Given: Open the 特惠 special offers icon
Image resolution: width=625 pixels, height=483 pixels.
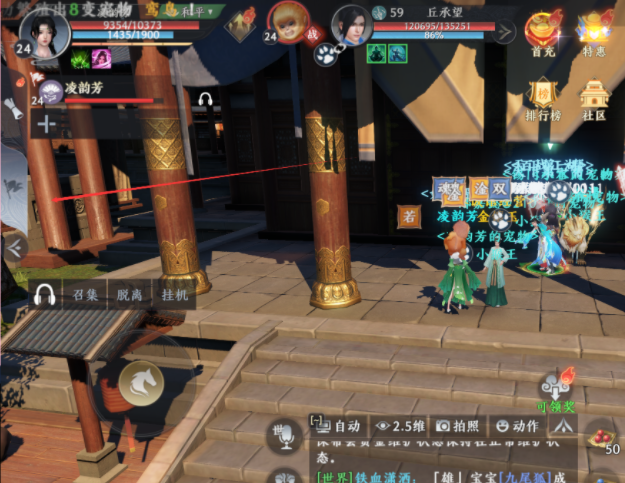Looking at the screenshot, I should pyautogui.click(x=598, y=34).
